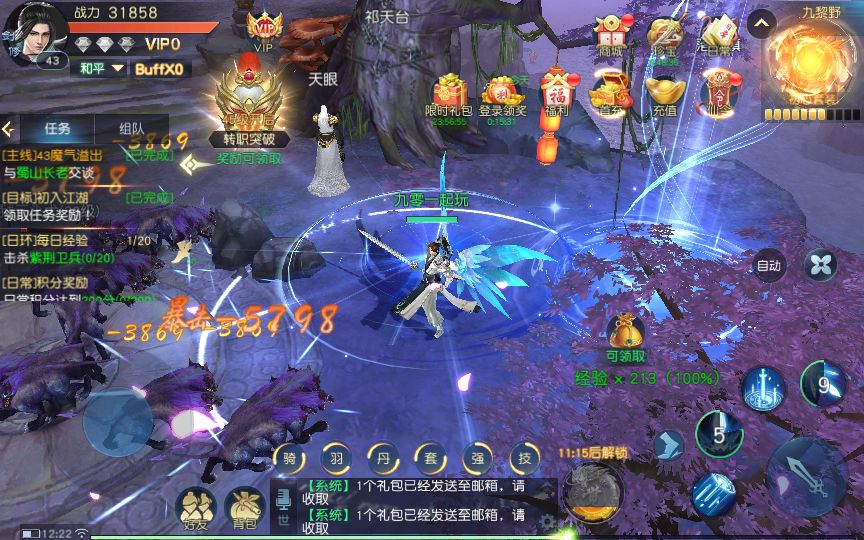Collapse the top icon row arrow
Screen dimensions: 864x540
pos(762,23)
